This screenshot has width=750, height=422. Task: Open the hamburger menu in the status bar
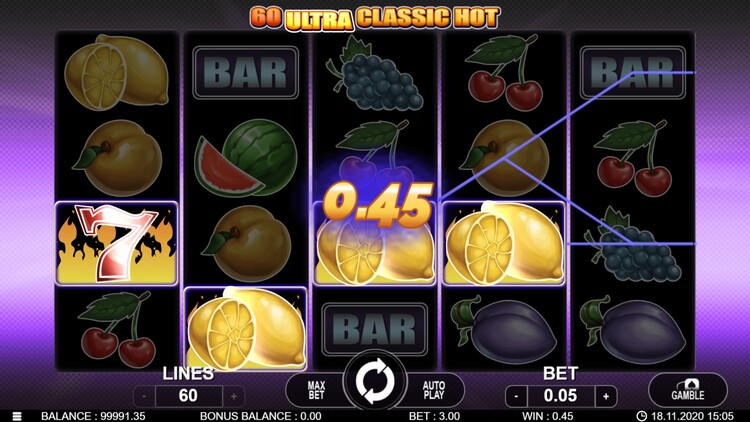click(x=17, y=416)
